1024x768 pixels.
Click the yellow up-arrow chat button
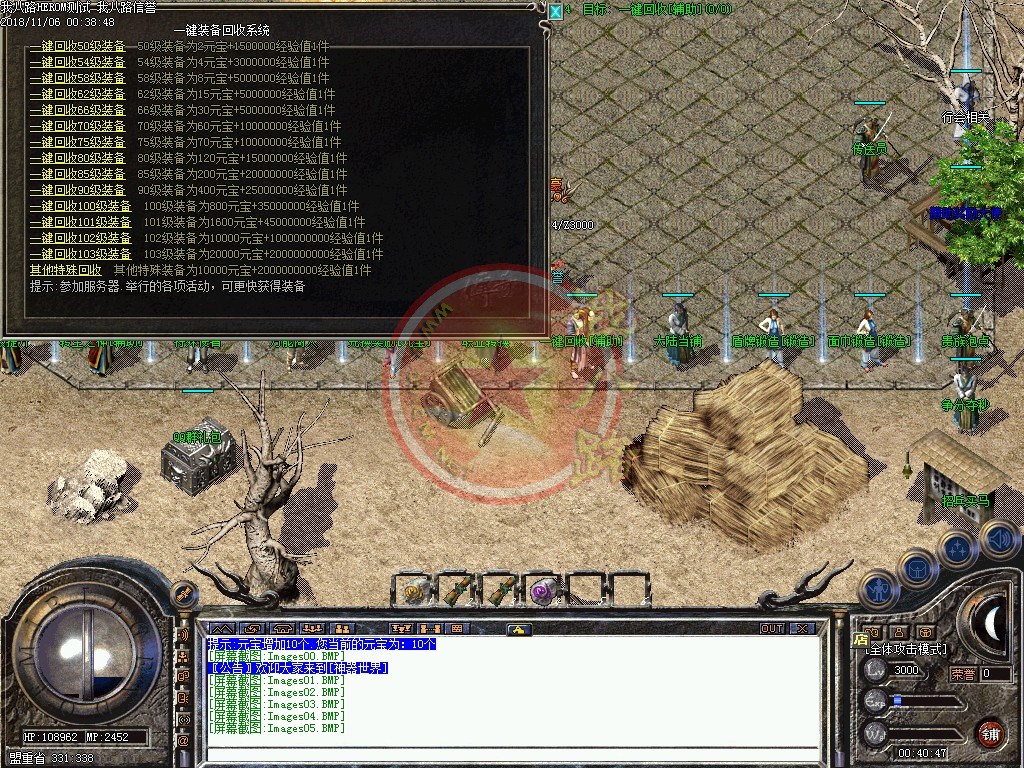pyautogui.click(x=518, y=629)
